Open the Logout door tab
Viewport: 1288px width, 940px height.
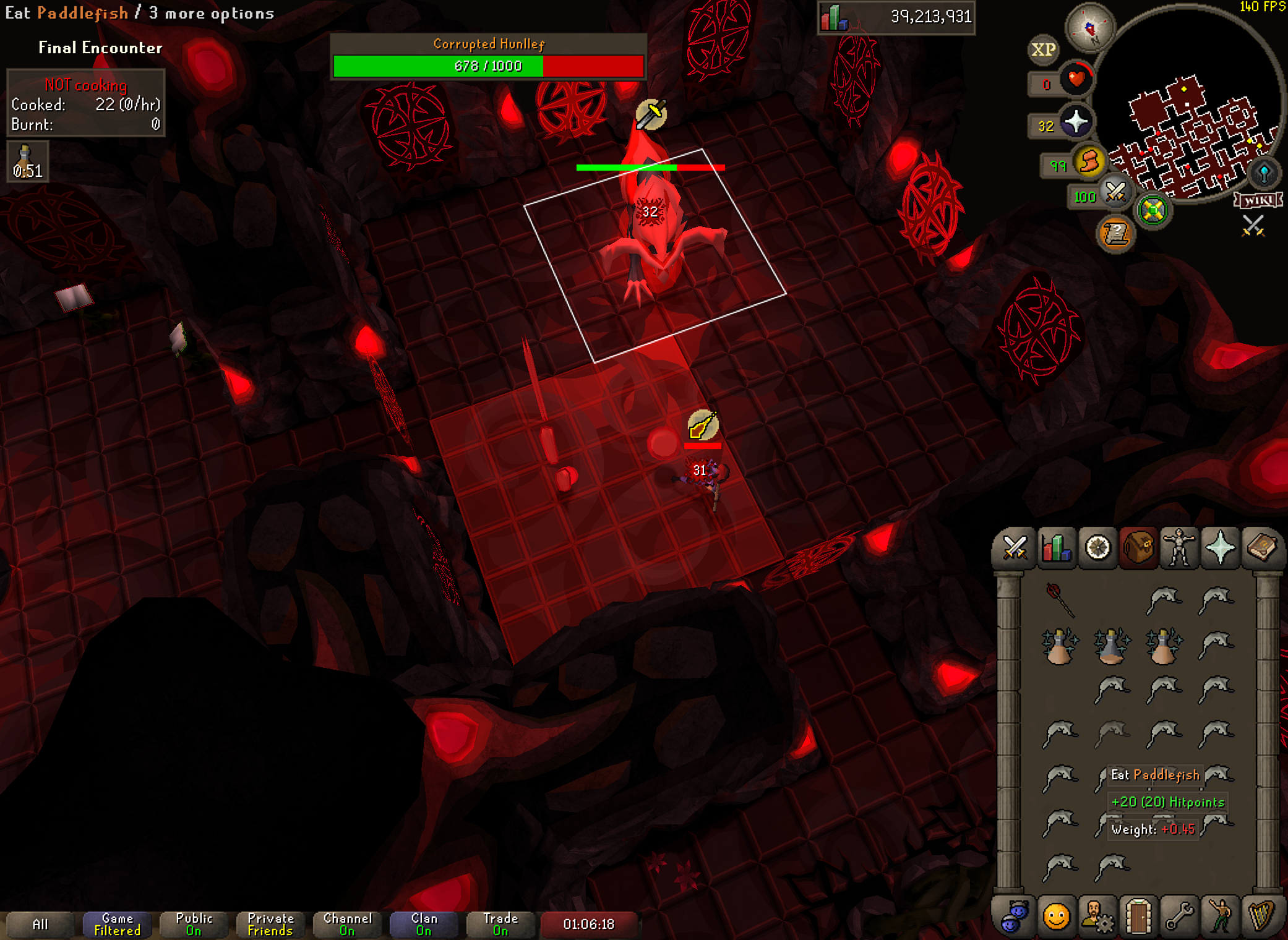pos(1138,916)
